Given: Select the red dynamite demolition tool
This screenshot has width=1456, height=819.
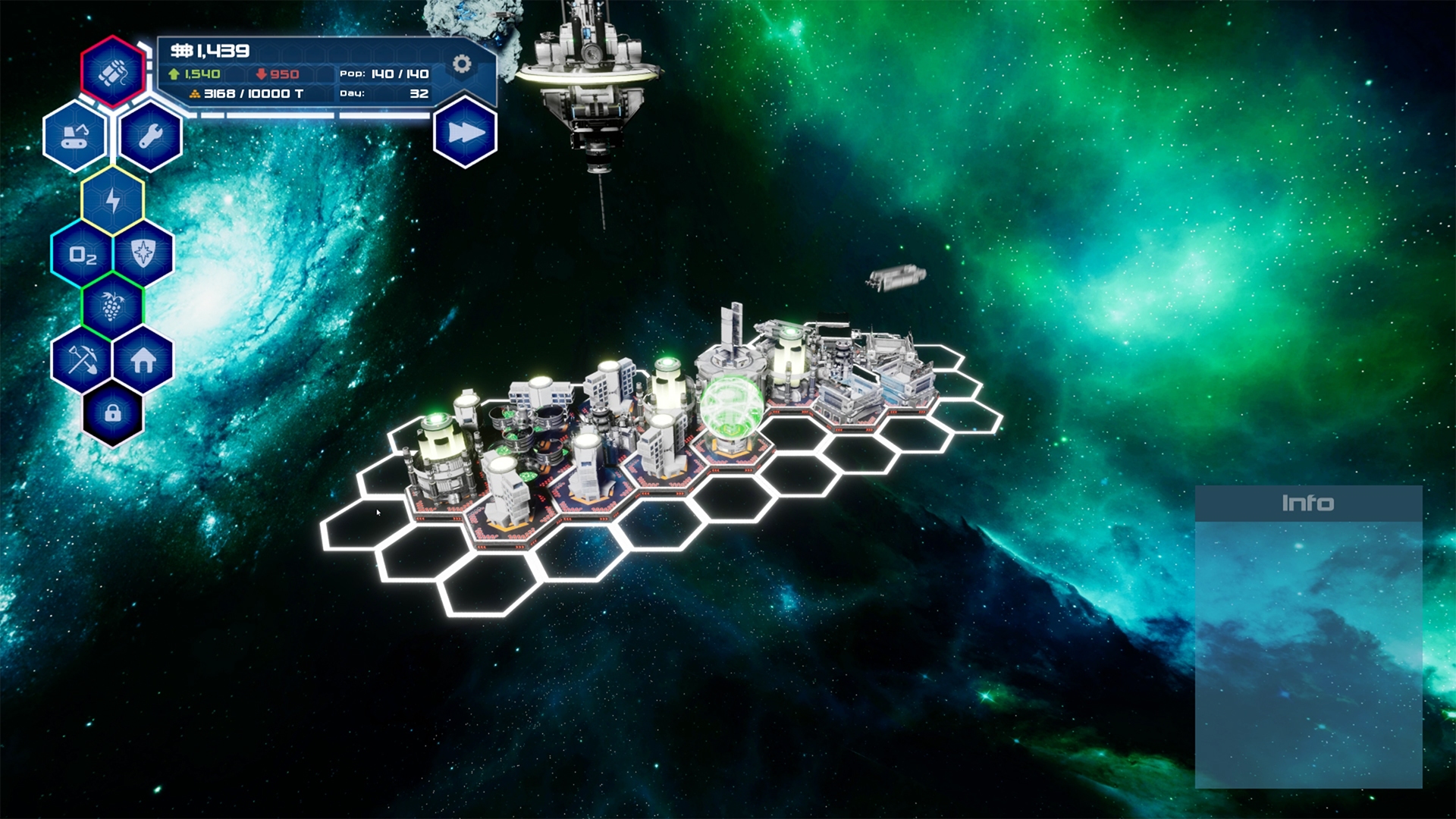Looking at the screenshot, I should 111,72.
